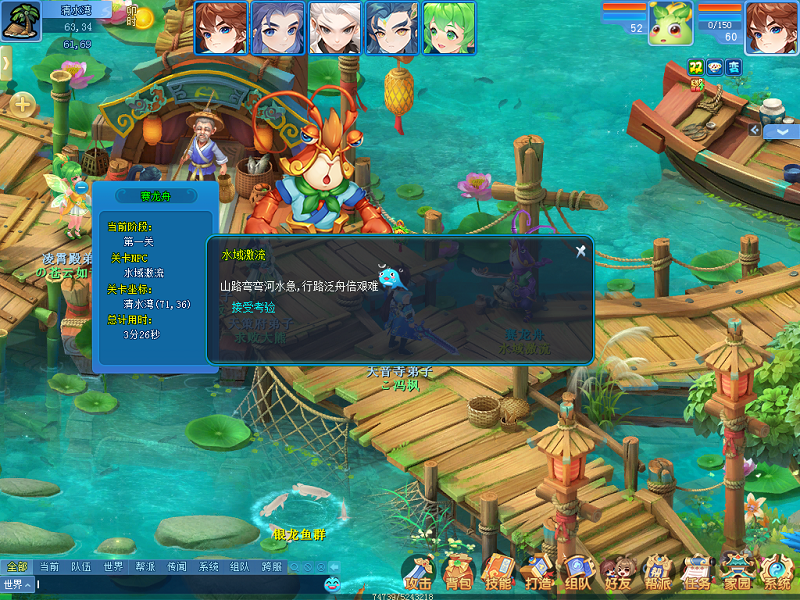Open the 组队 team panel
Viewport: 800px width, 600px height.
(x=577, y=574)
